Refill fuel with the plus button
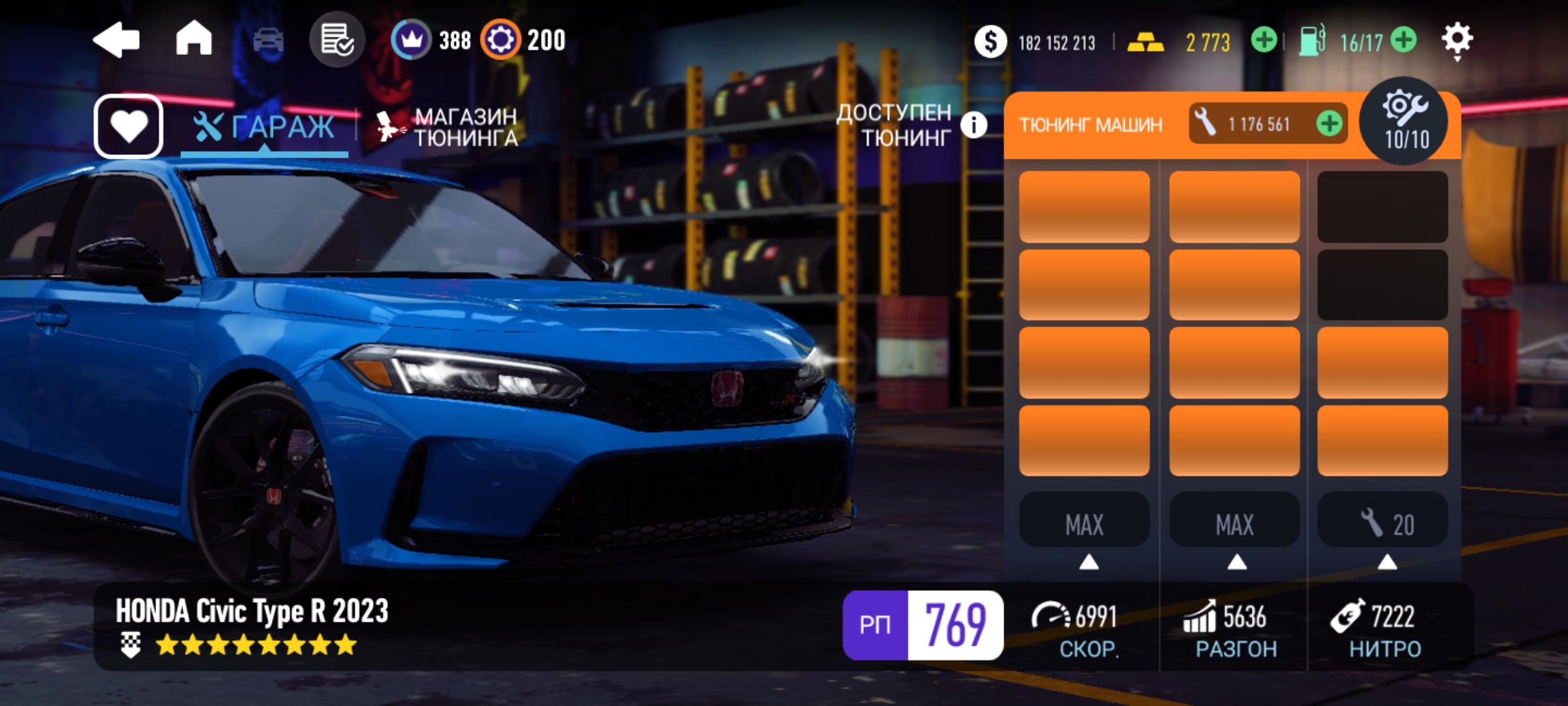1568x706 pixels. point(1404,41)
